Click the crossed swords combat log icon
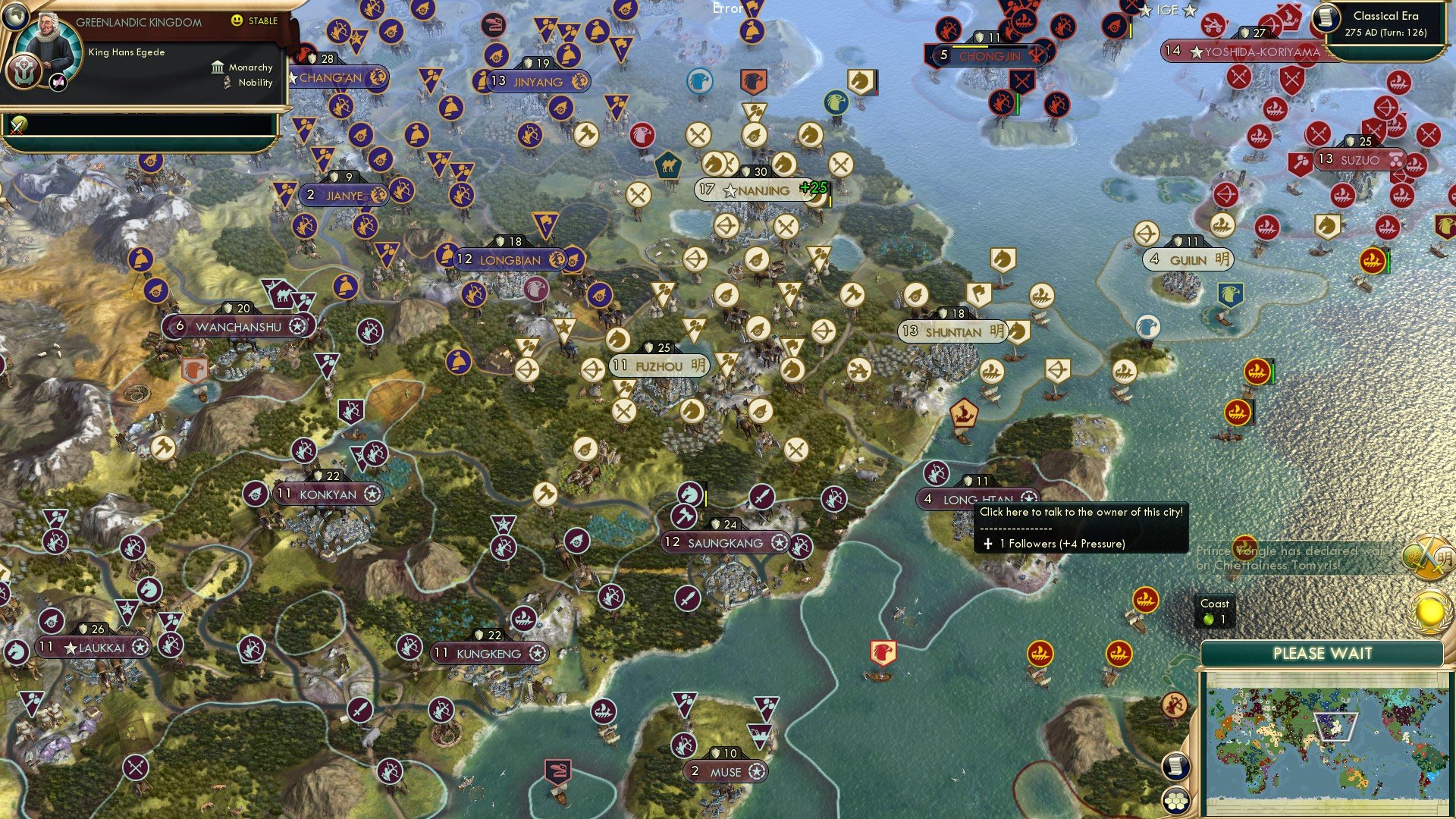1456x819 pixels. click(17, 125)
